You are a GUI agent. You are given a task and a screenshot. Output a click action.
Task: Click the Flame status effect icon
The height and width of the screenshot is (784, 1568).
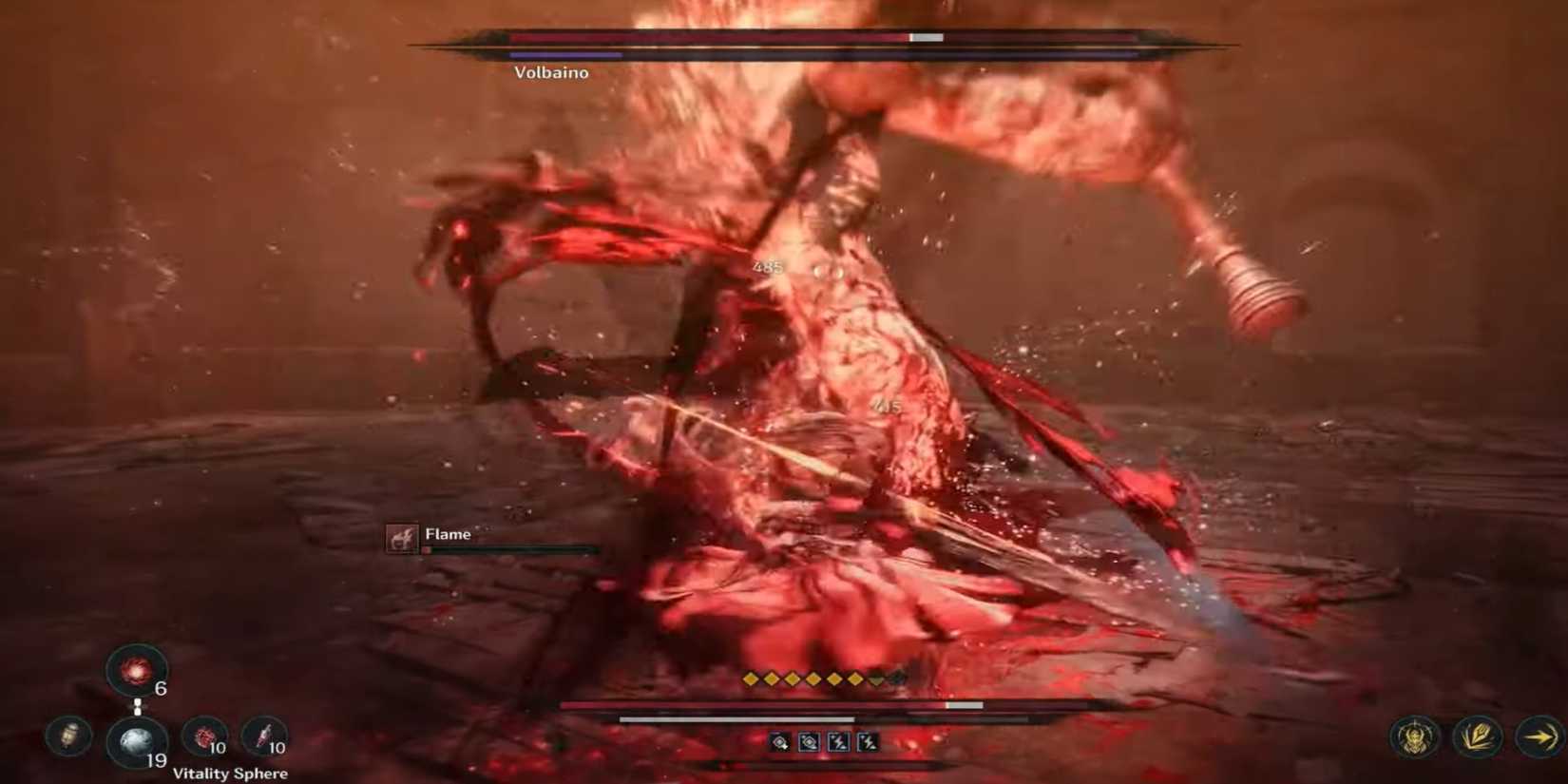tap(400, 535)
